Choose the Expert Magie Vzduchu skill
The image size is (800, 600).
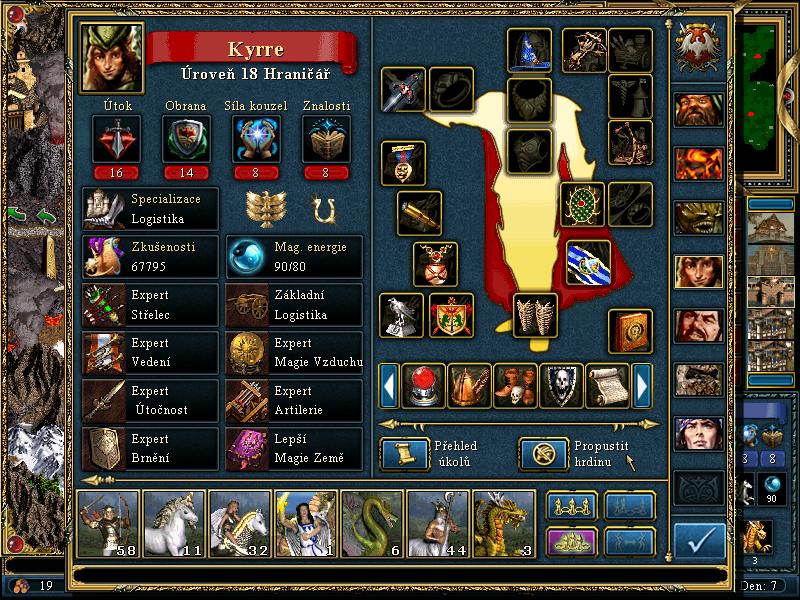(x=294, y=353)
